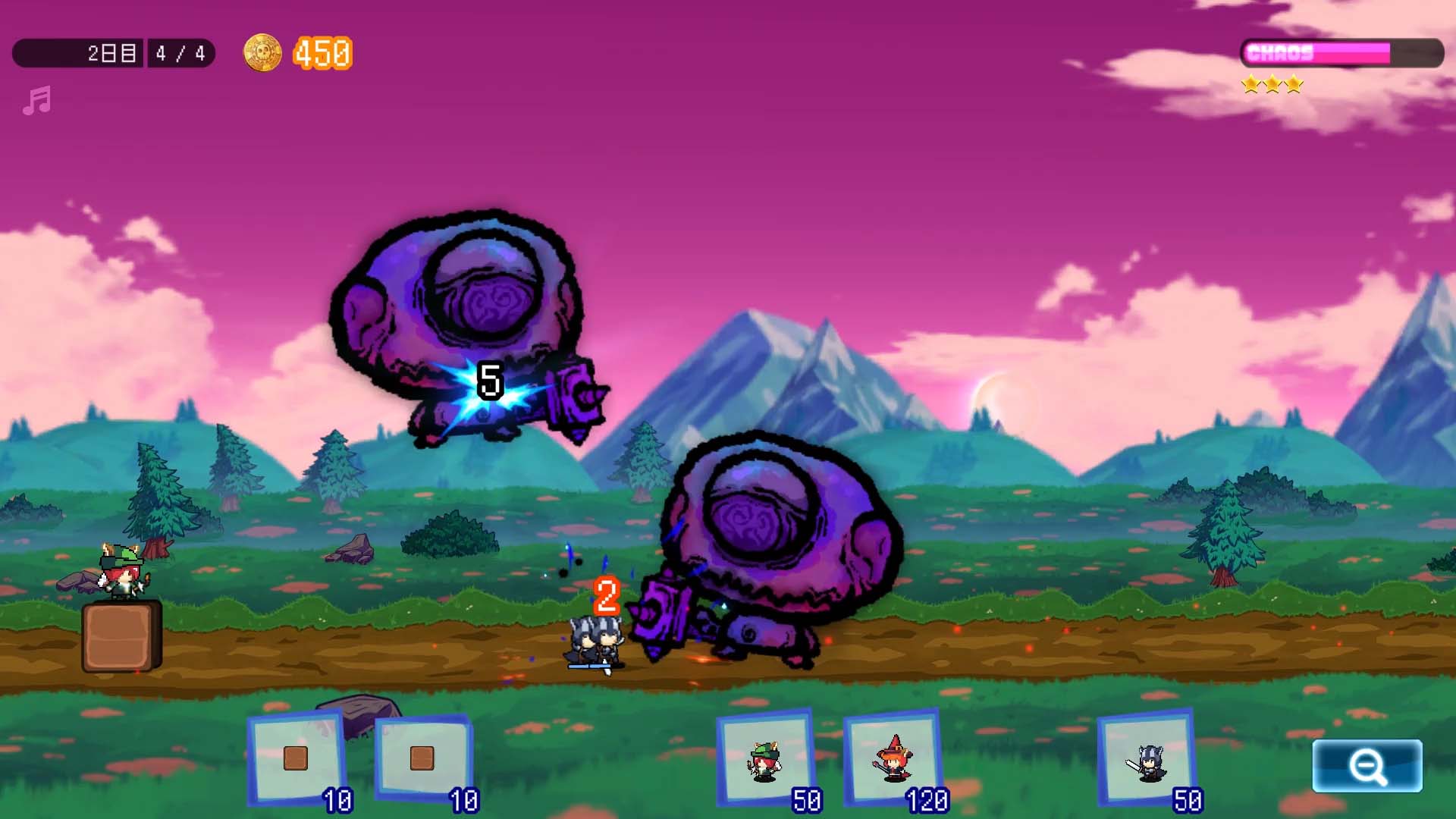The image size is (1456, 819).
Task: Toggle the music note icon
Action: (36, 100)
